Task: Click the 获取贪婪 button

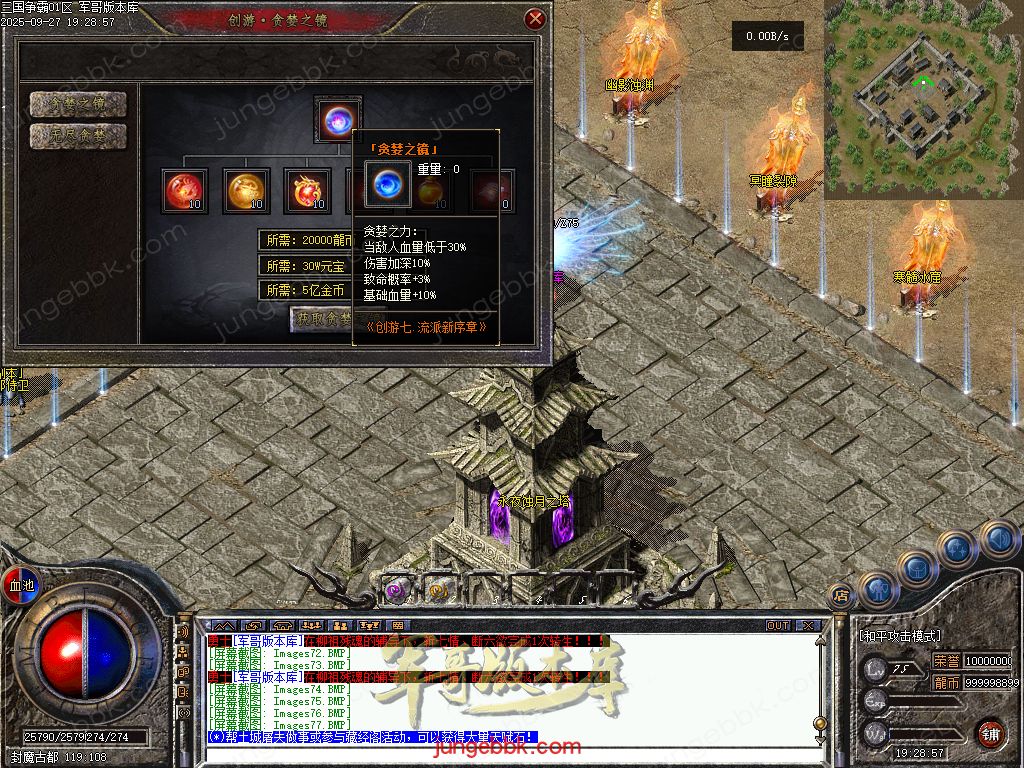Action: 322,319
